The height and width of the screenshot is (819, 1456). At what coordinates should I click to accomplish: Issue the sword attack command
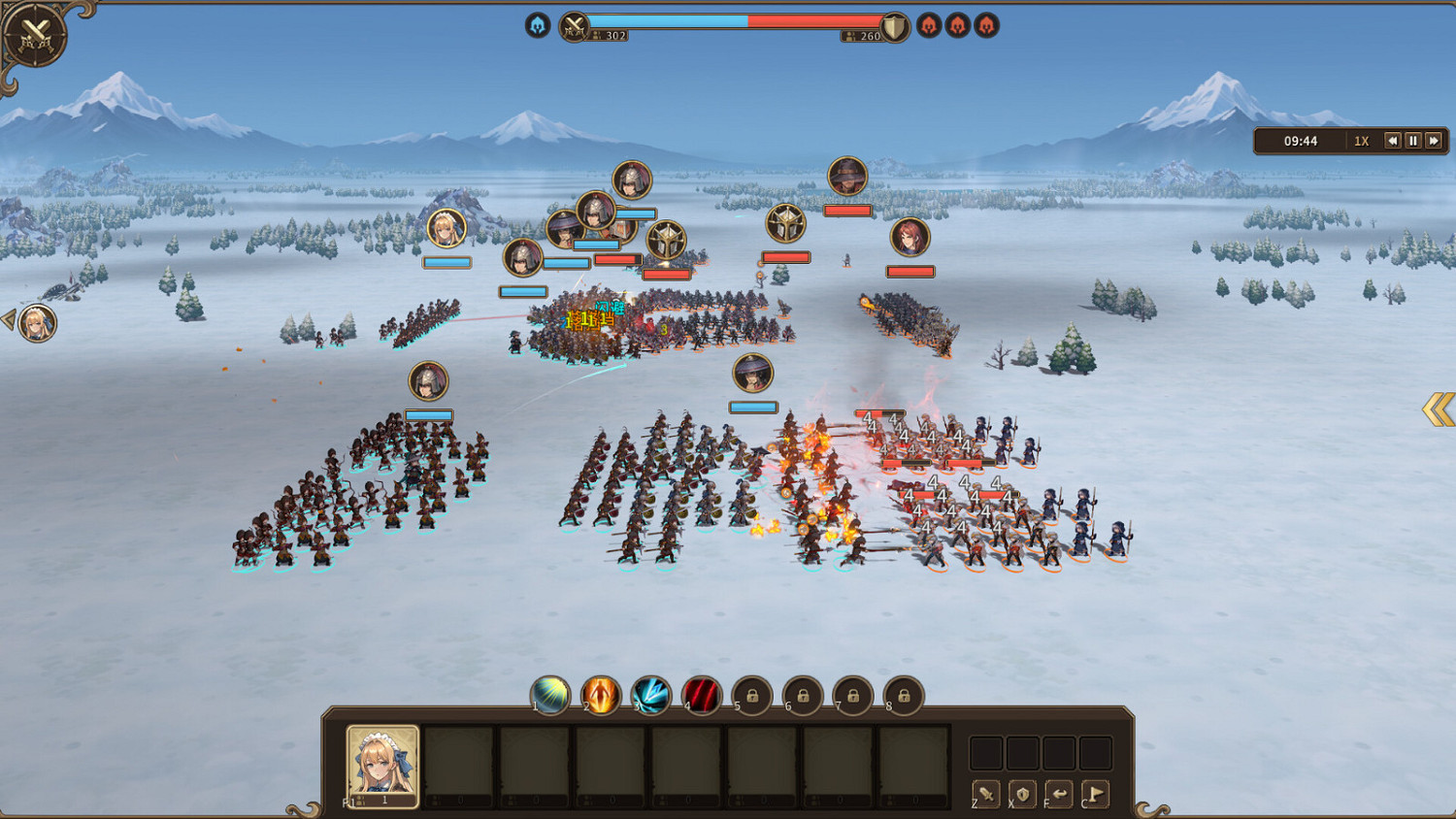986,794
